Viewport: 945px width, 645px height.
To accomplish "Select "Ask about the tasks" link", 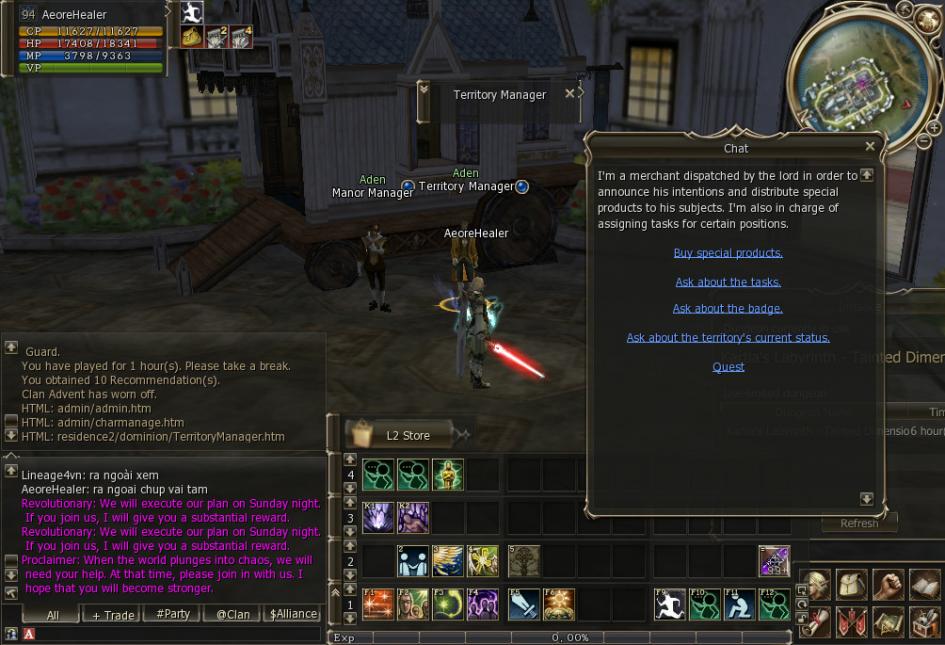I will click(x=728, y=282).
